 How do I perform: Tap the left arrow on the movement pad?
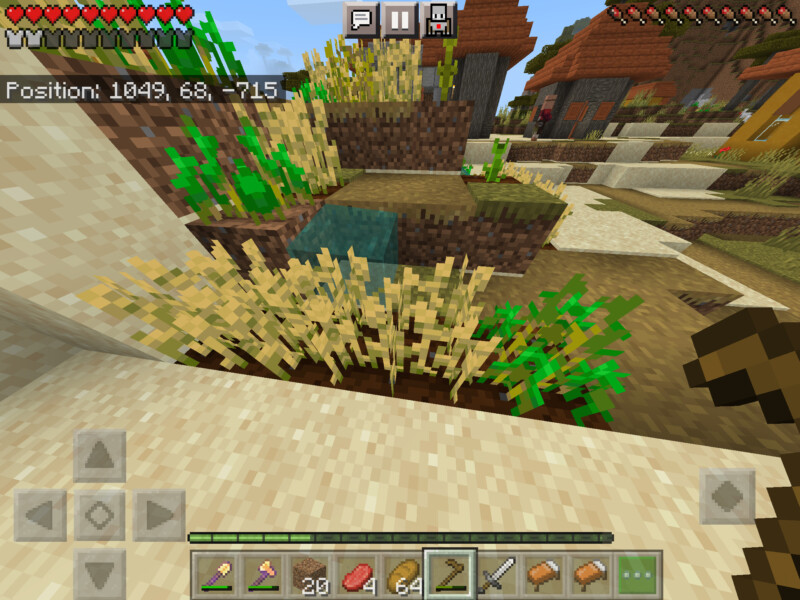tap(41, 516)
